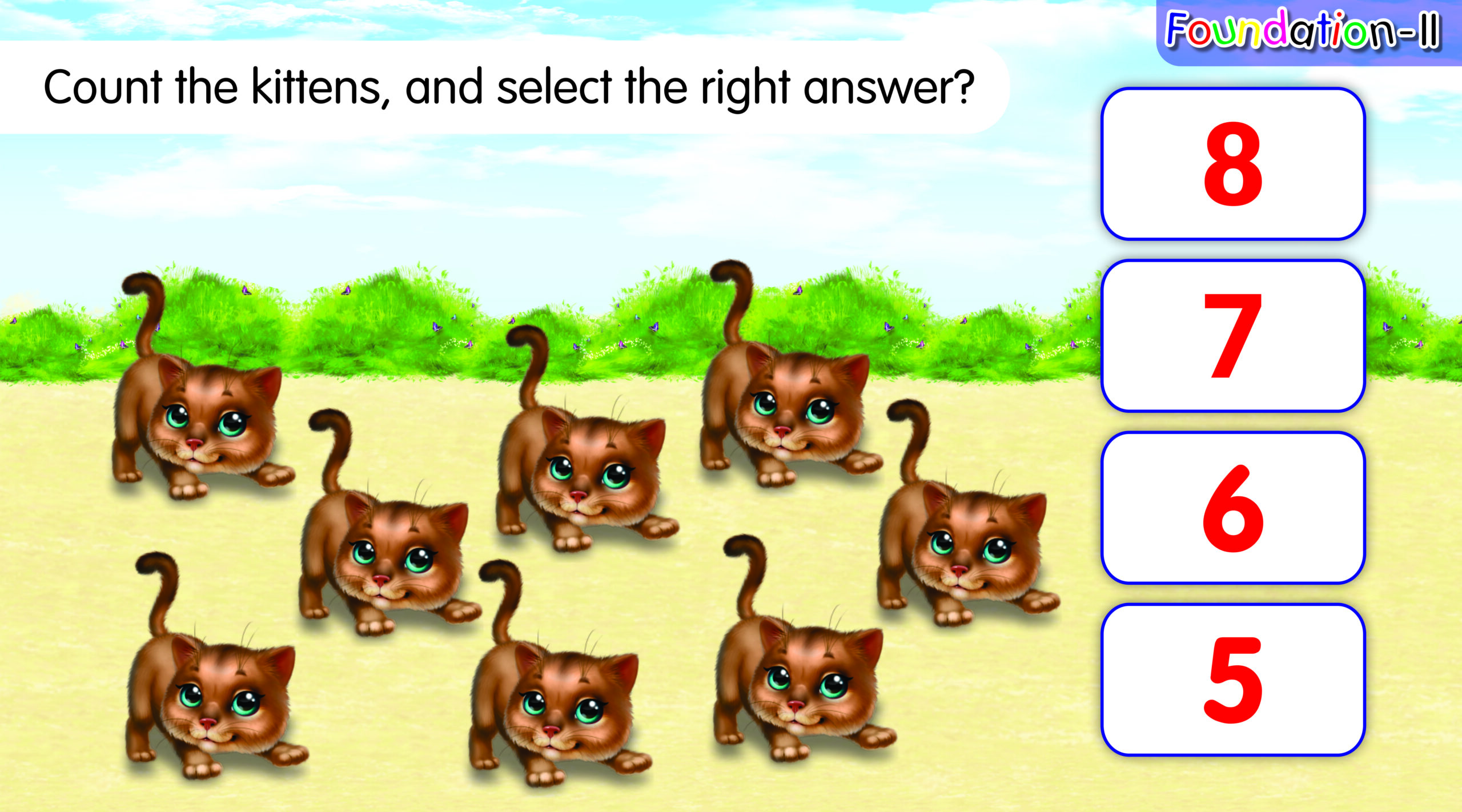Click the answer box with 5
The image size is (1462, 812).
1232,680
